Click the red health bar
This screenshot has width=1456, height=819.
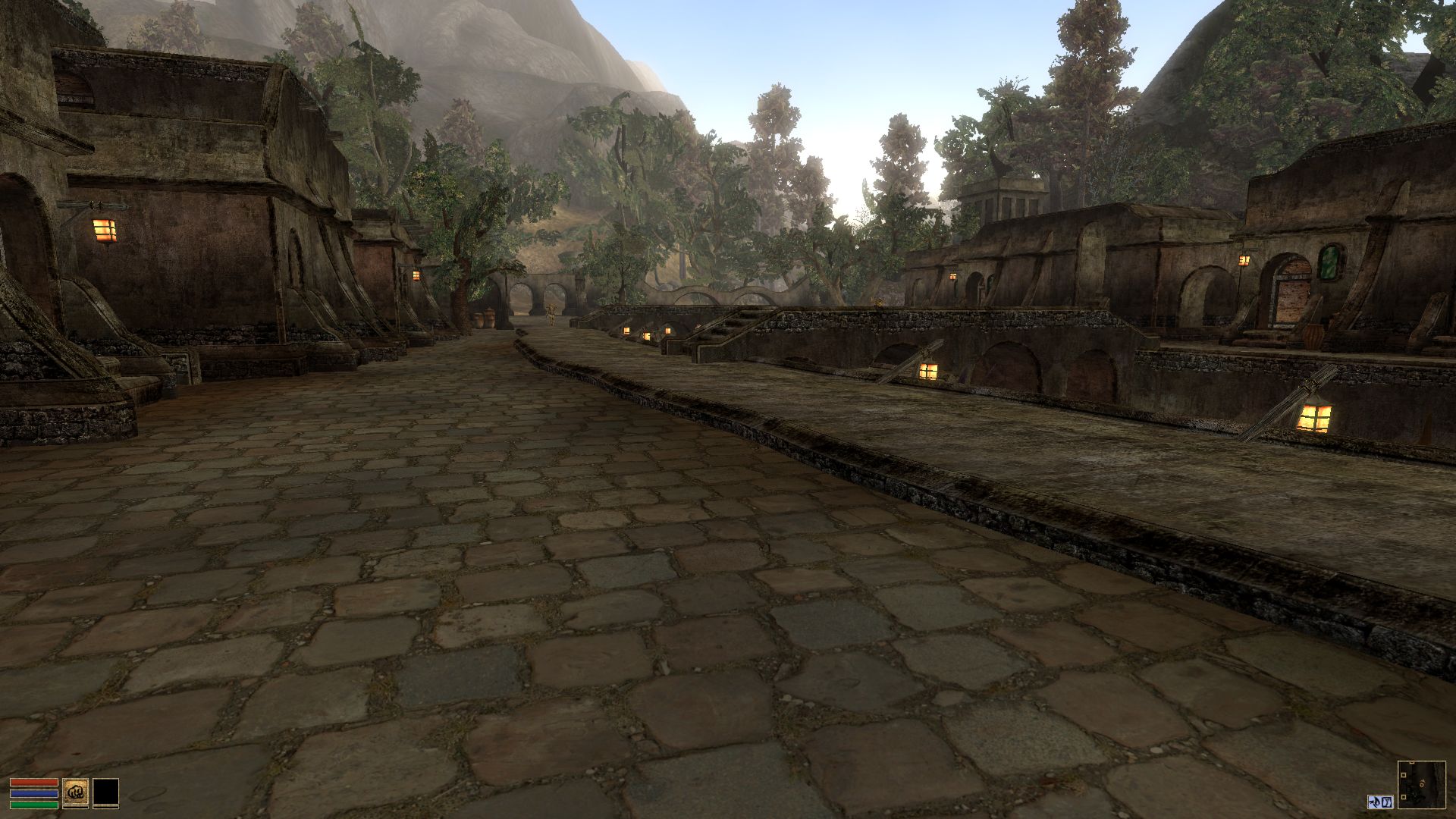(34, 783)
